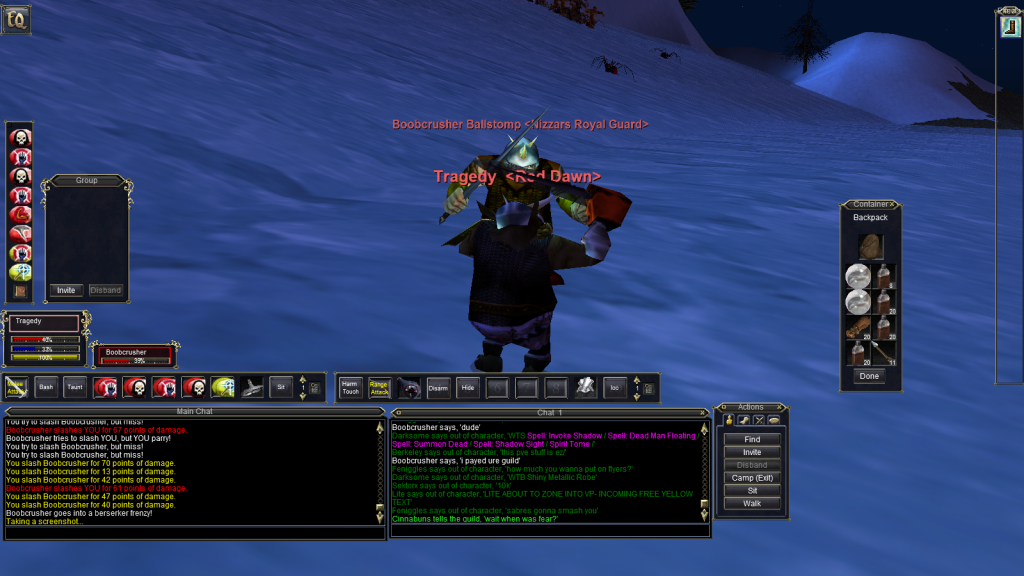Use the Disarm skill button
Viewport: 1024px width, 576px height.
[438, 387]
